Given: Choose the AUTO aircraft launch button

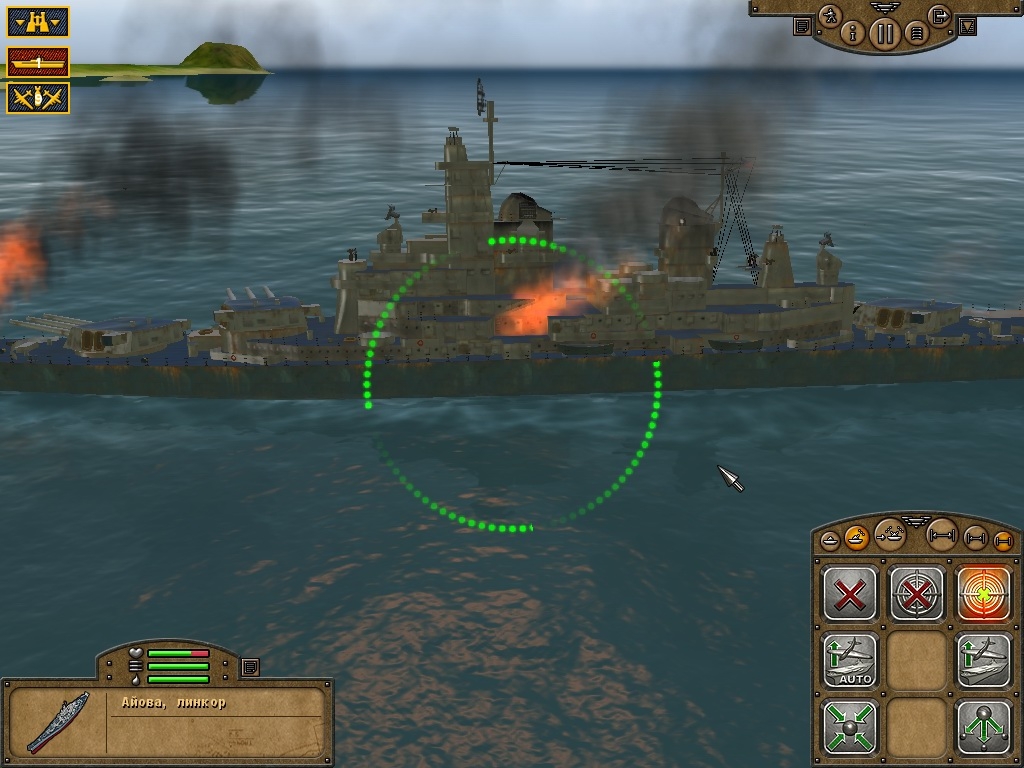Looking at the screenshot, I should tap(850, 660).
